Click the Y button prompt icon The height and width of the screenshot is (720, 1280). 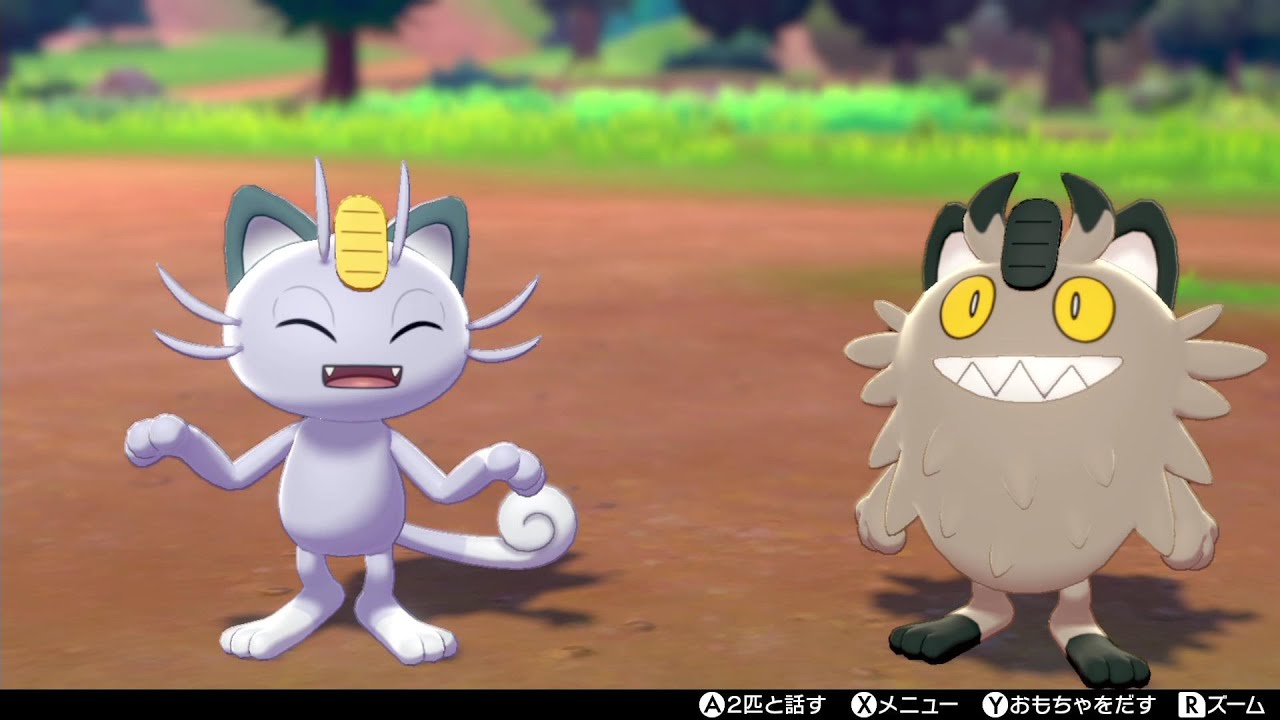(x=996, y=704)
